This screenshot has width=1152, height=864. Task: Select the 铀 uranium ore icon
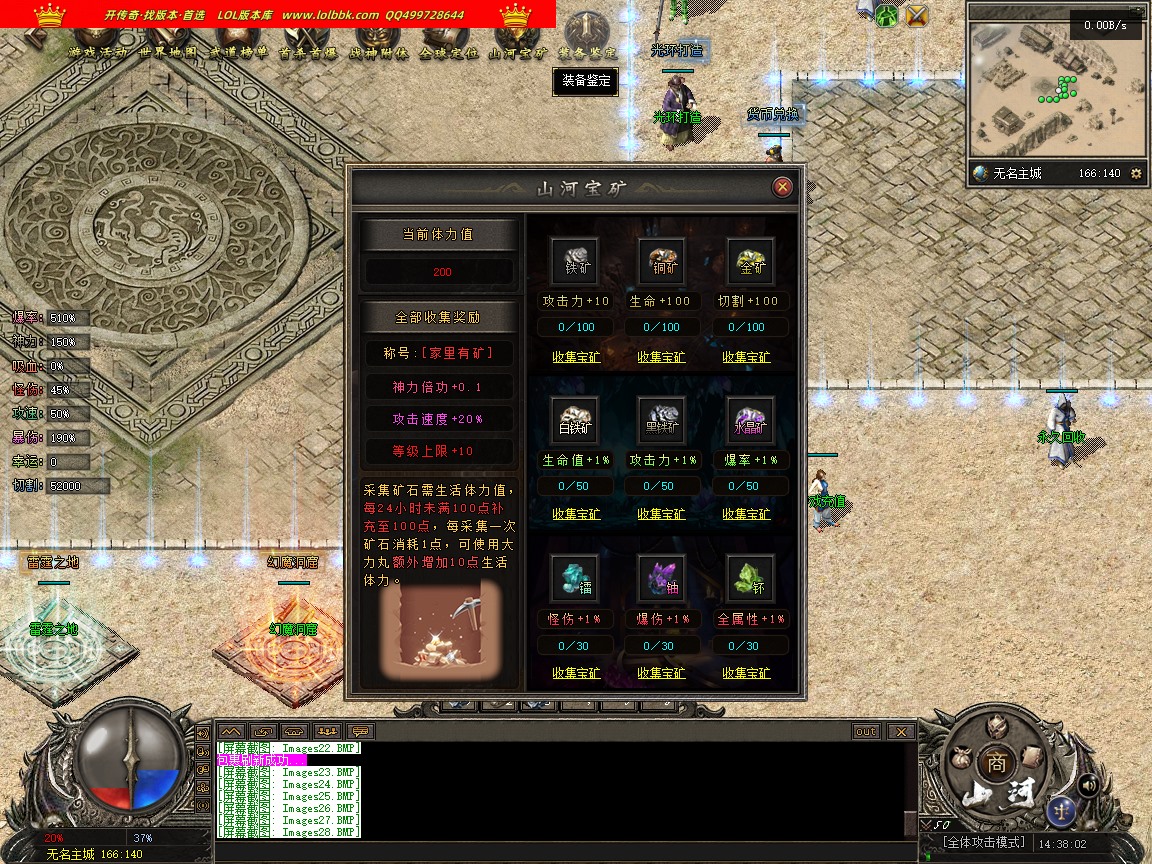[x=661, y=578]
